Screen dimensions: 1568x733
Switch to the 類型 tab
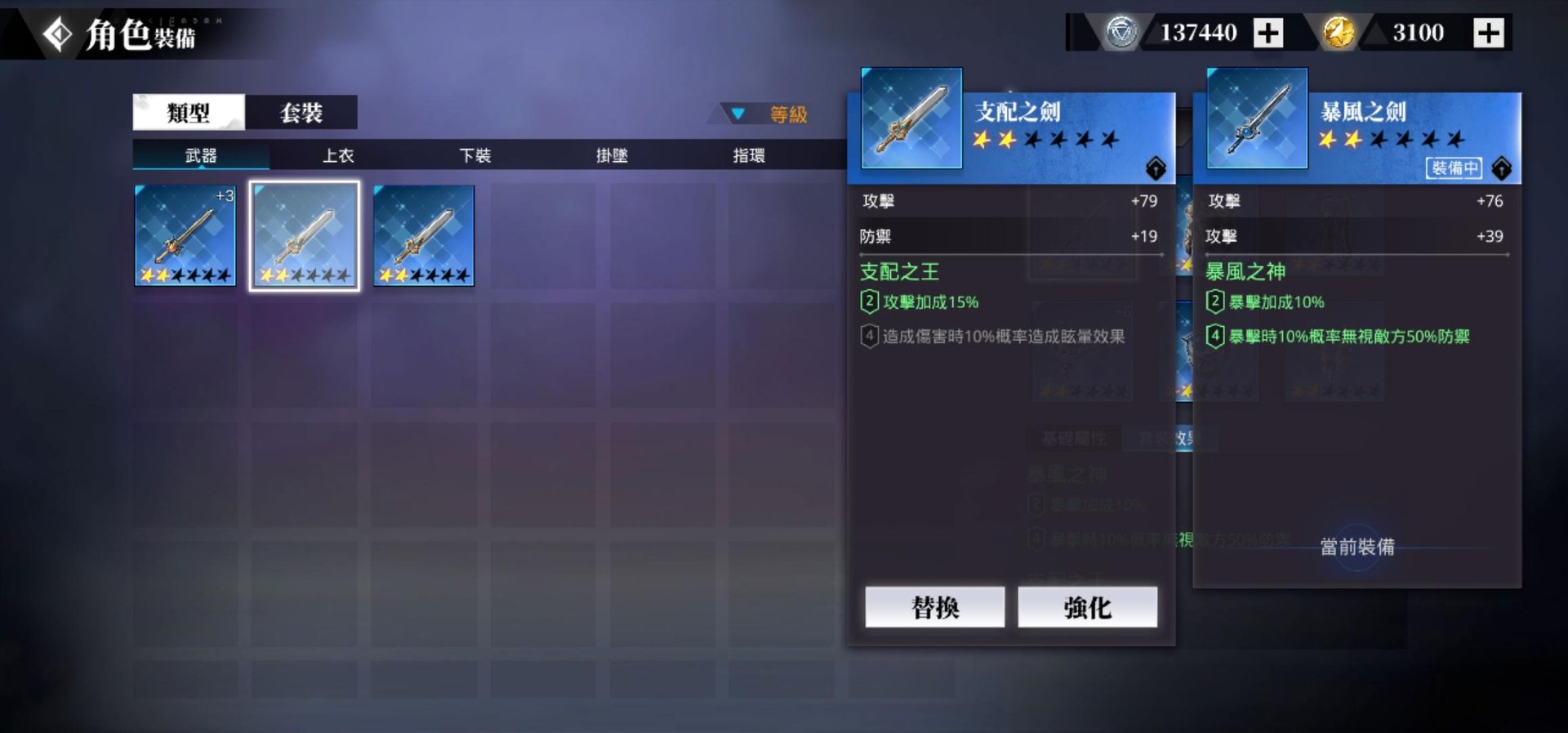(188, 112)
